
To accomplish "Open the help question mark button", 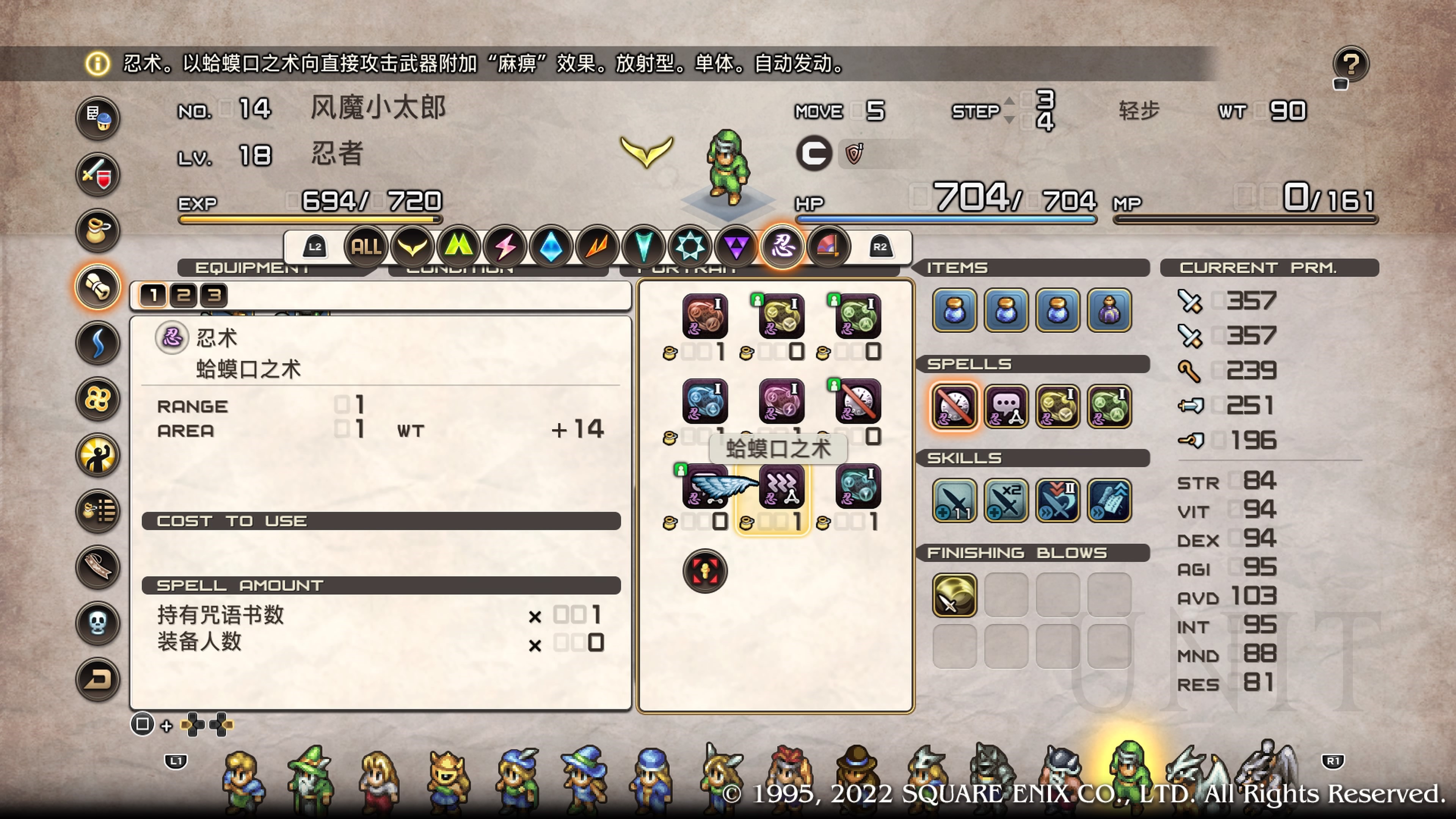I will [1350, 64].
